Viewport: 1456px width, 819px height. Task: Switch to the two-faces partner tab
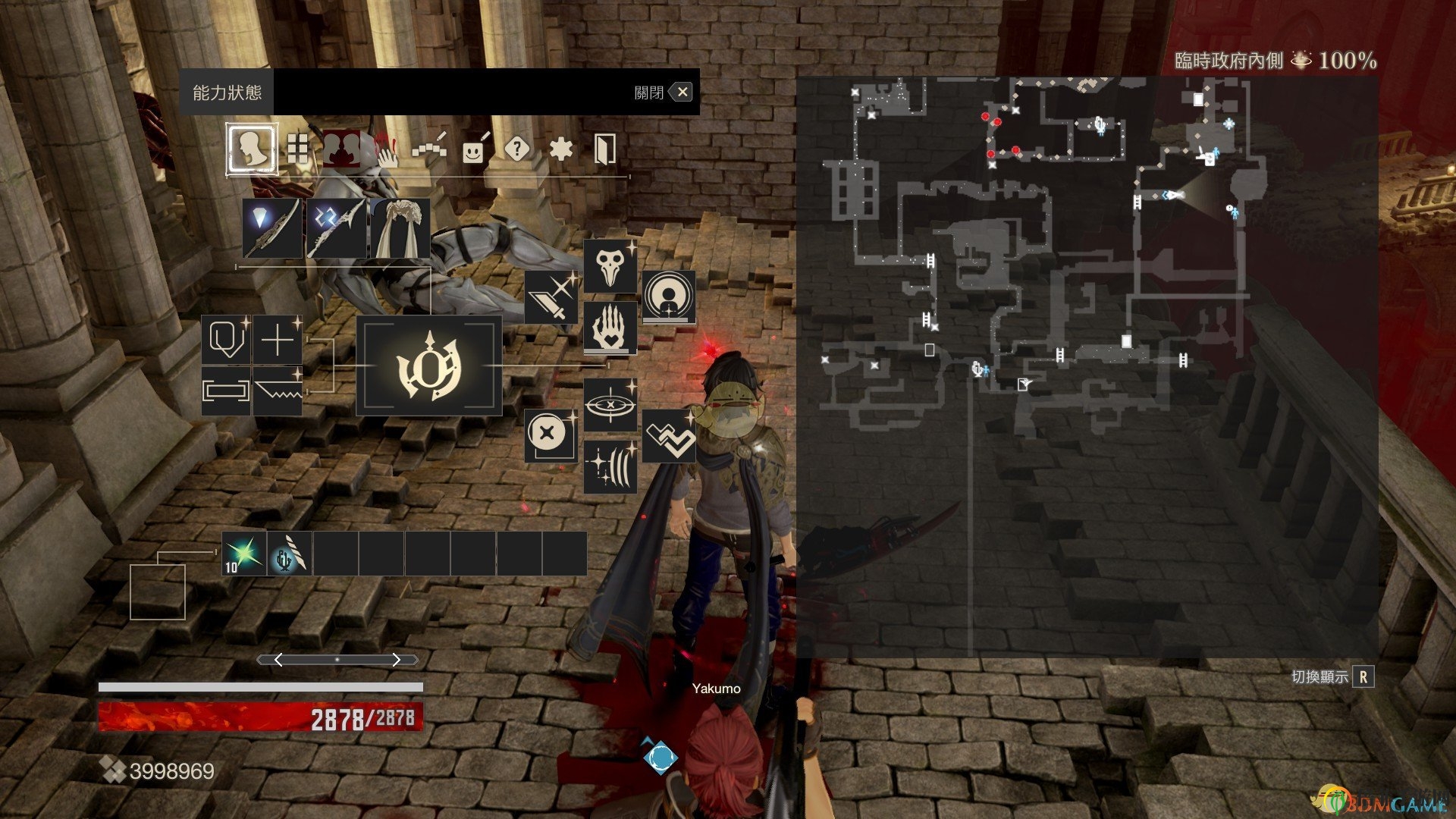[342, 149]
